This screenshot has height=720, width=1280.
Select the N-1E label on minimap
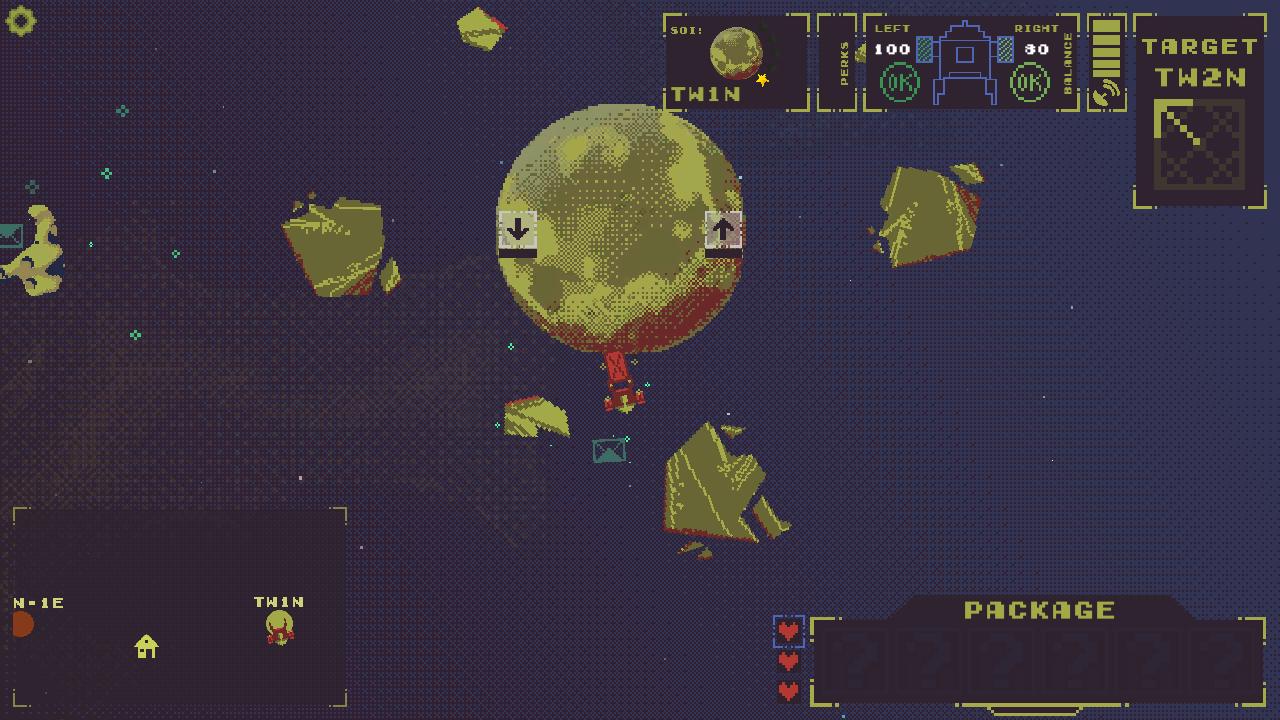[x=38, y=603]
